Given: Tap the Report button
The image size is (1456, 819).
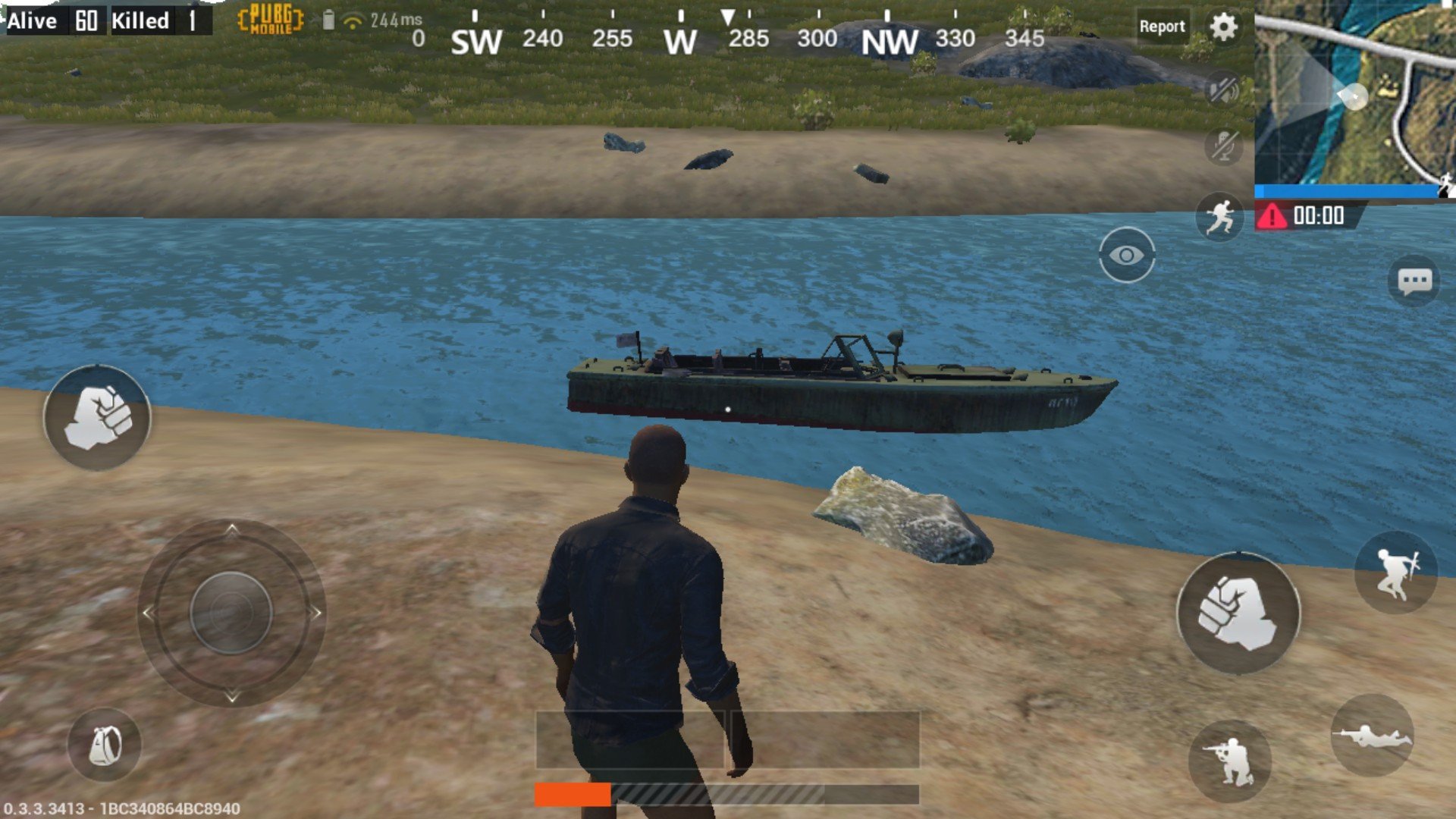Looking at the screenshot, I should coord(1163,26).
